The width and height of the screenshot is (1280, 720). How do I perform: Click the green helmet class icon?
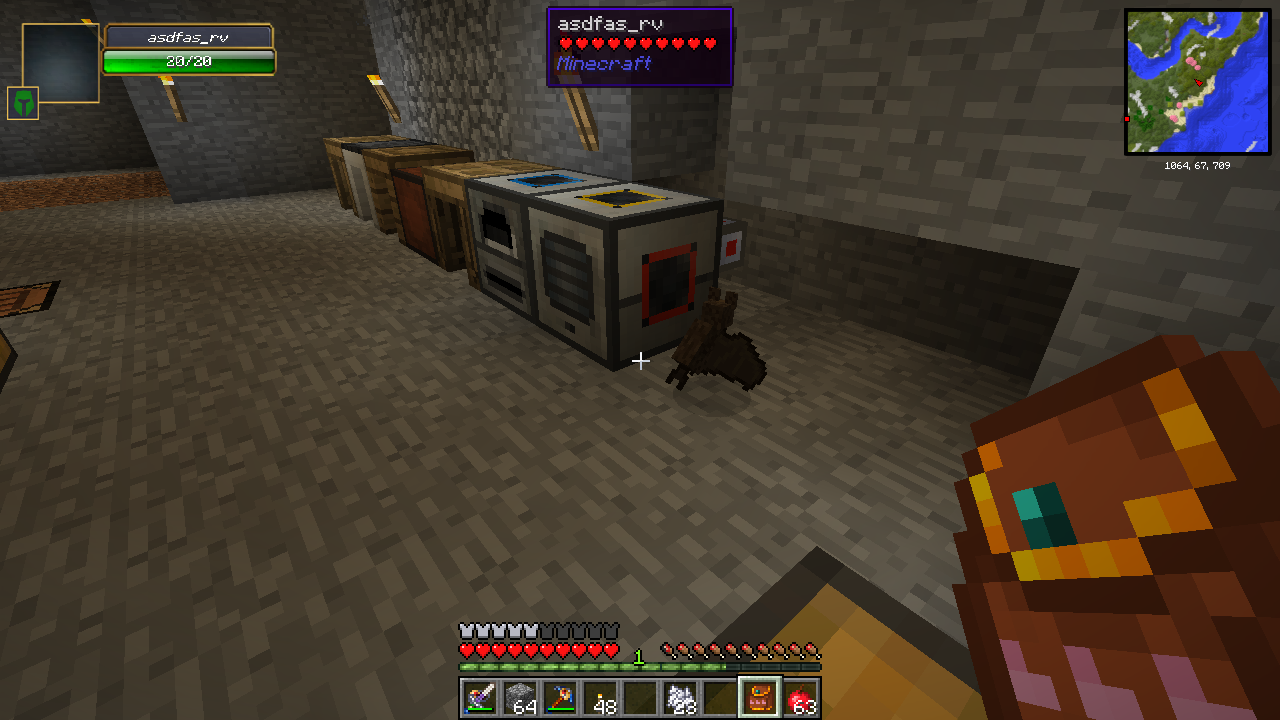pos(23,103)
